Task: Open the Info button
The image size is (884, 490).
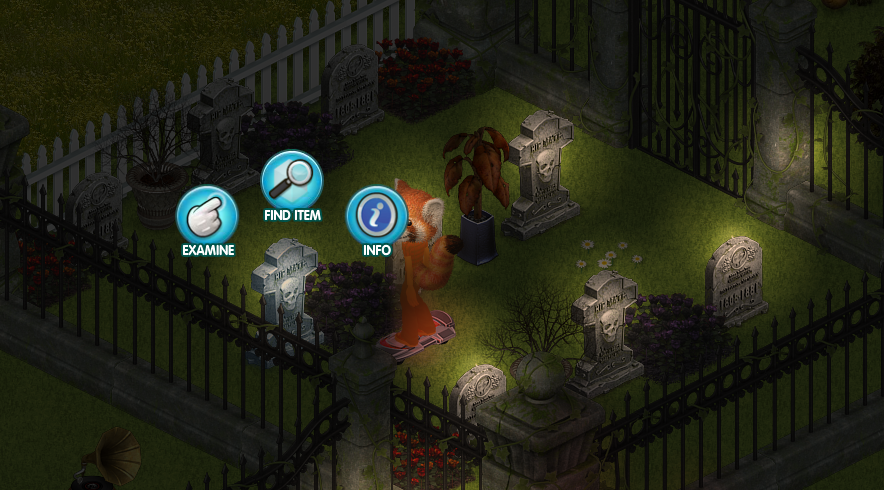Action: coord(376,215)
